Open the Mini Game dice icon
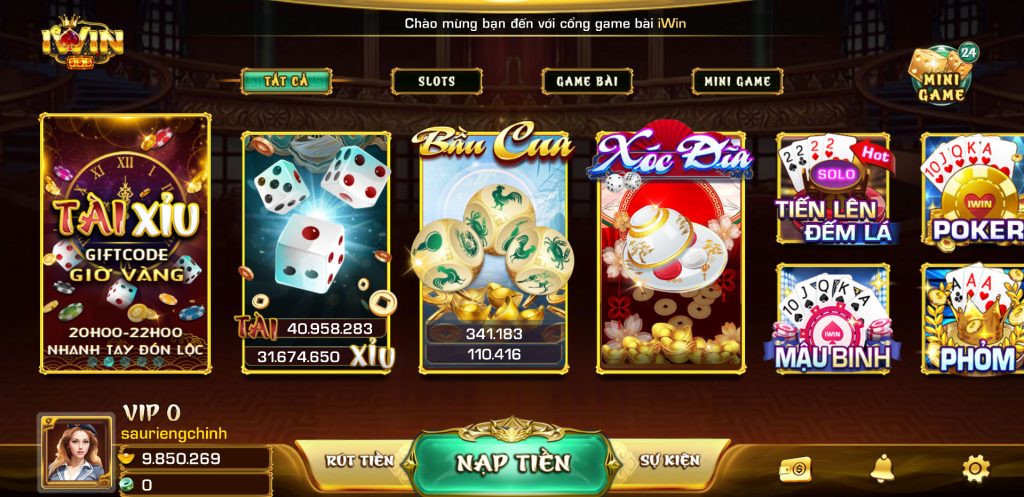Screen dimensions: 1024x497 click(941, 73)
